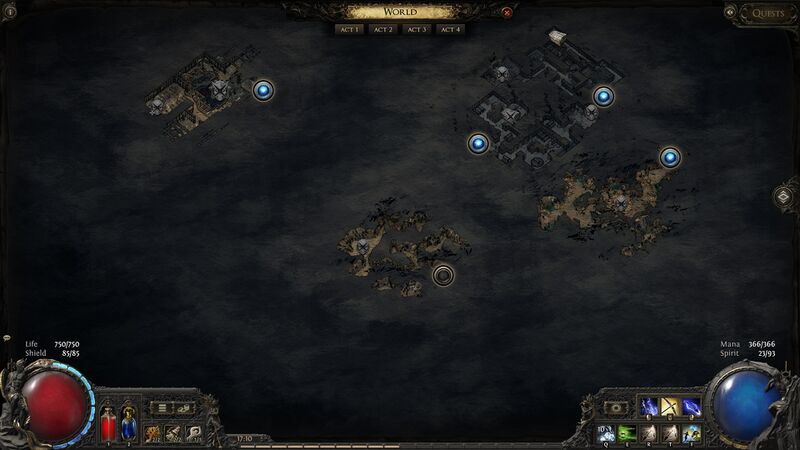This screenshot has width=800, height=450.
Task: Open the Quests panel
Action: pyautogui.click(x=768, y=13)
